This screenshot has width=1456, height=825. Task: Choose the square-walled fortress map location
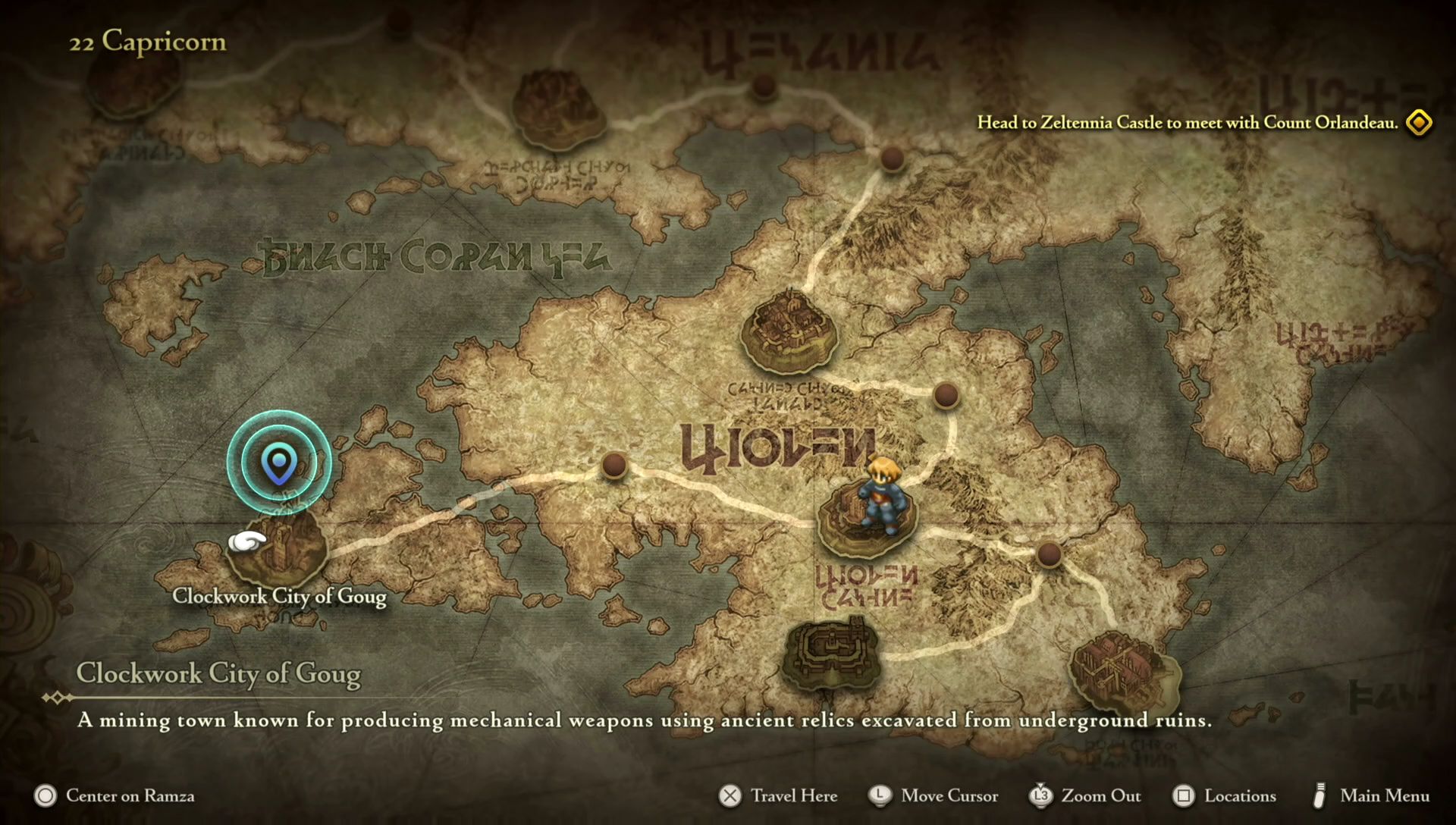tap(830, 654)
